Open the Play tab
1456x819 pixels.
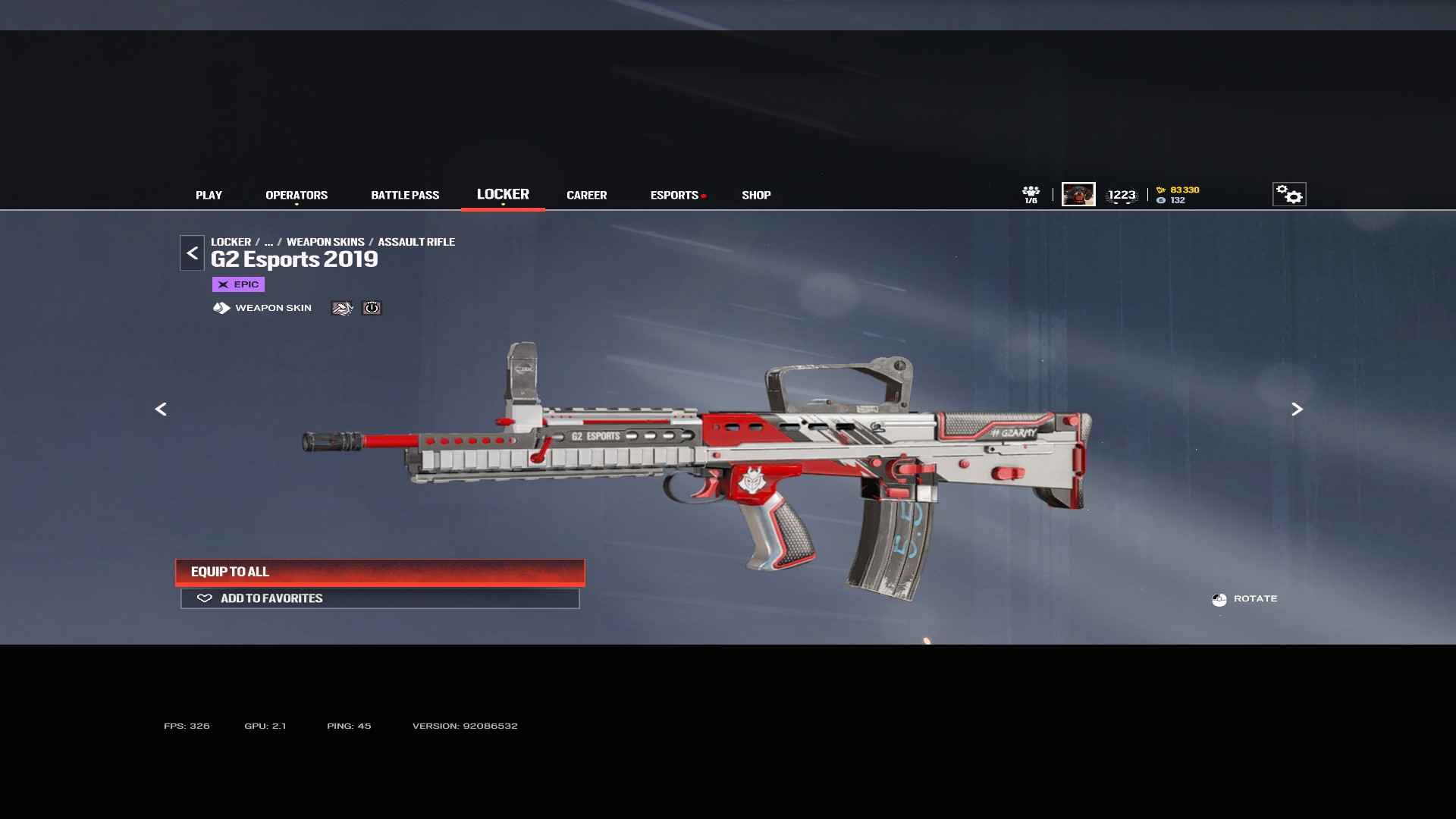point(209,195)
